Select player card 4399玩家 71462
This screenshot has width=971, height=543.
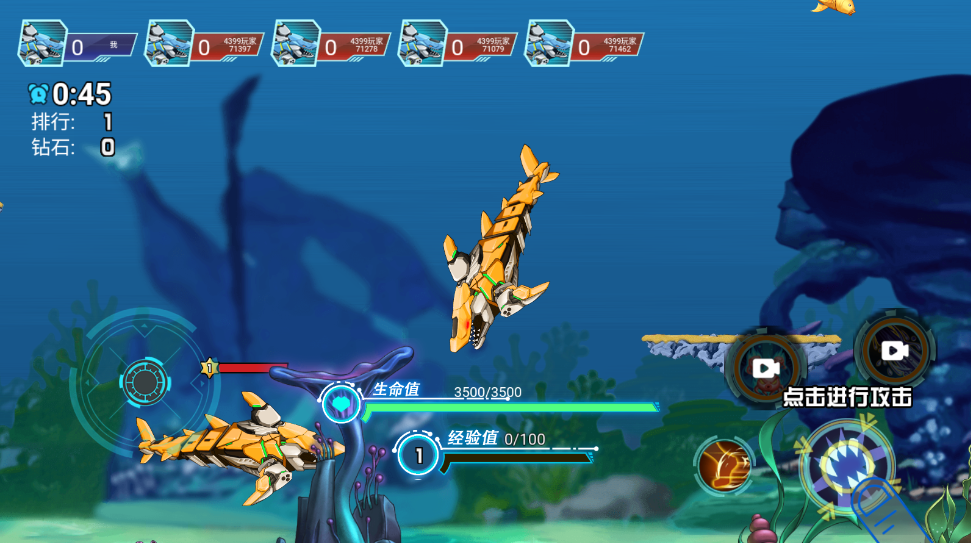585,45
